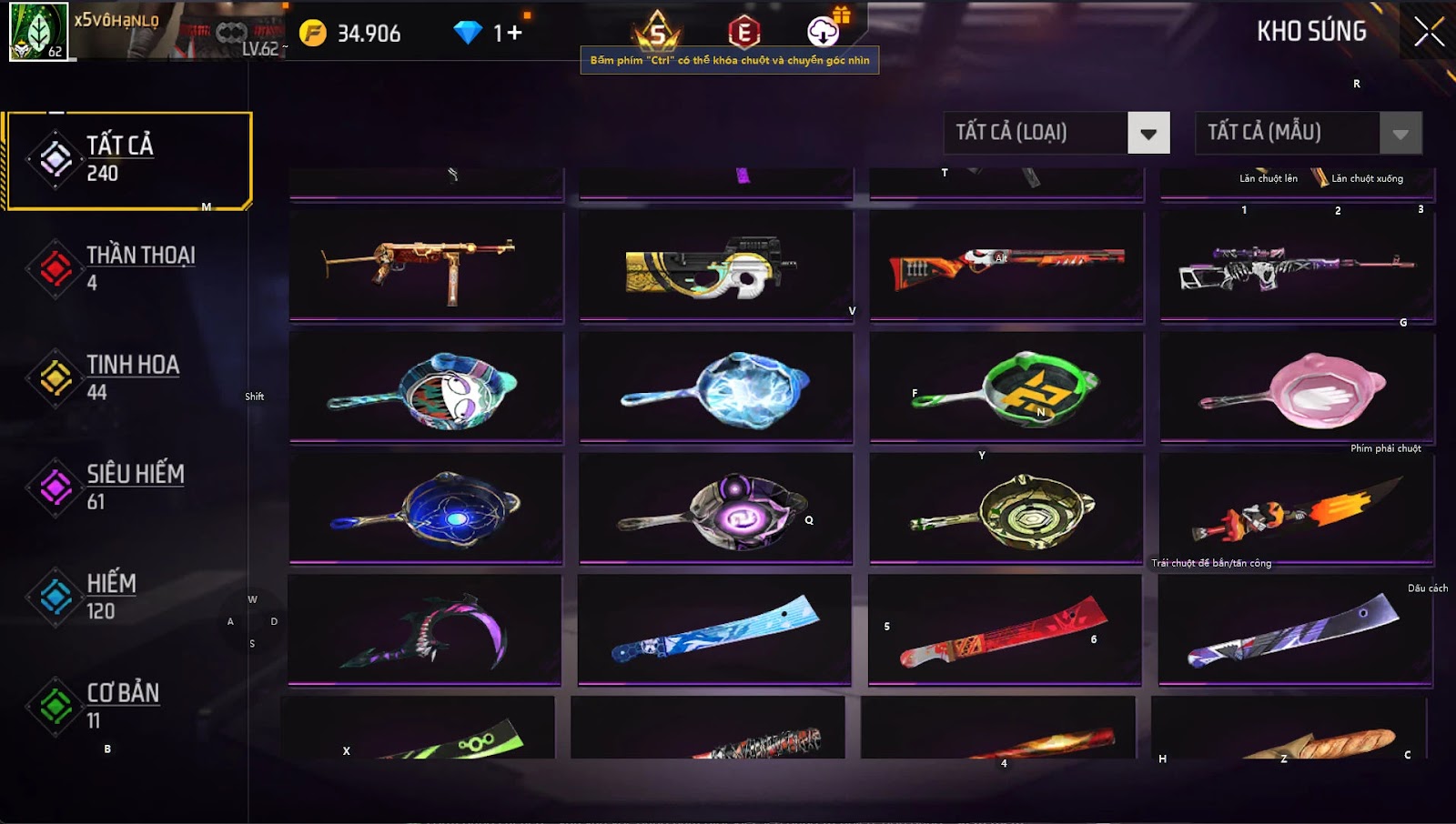Show the Tinh Hoa weapons tab

pos(126,377)
